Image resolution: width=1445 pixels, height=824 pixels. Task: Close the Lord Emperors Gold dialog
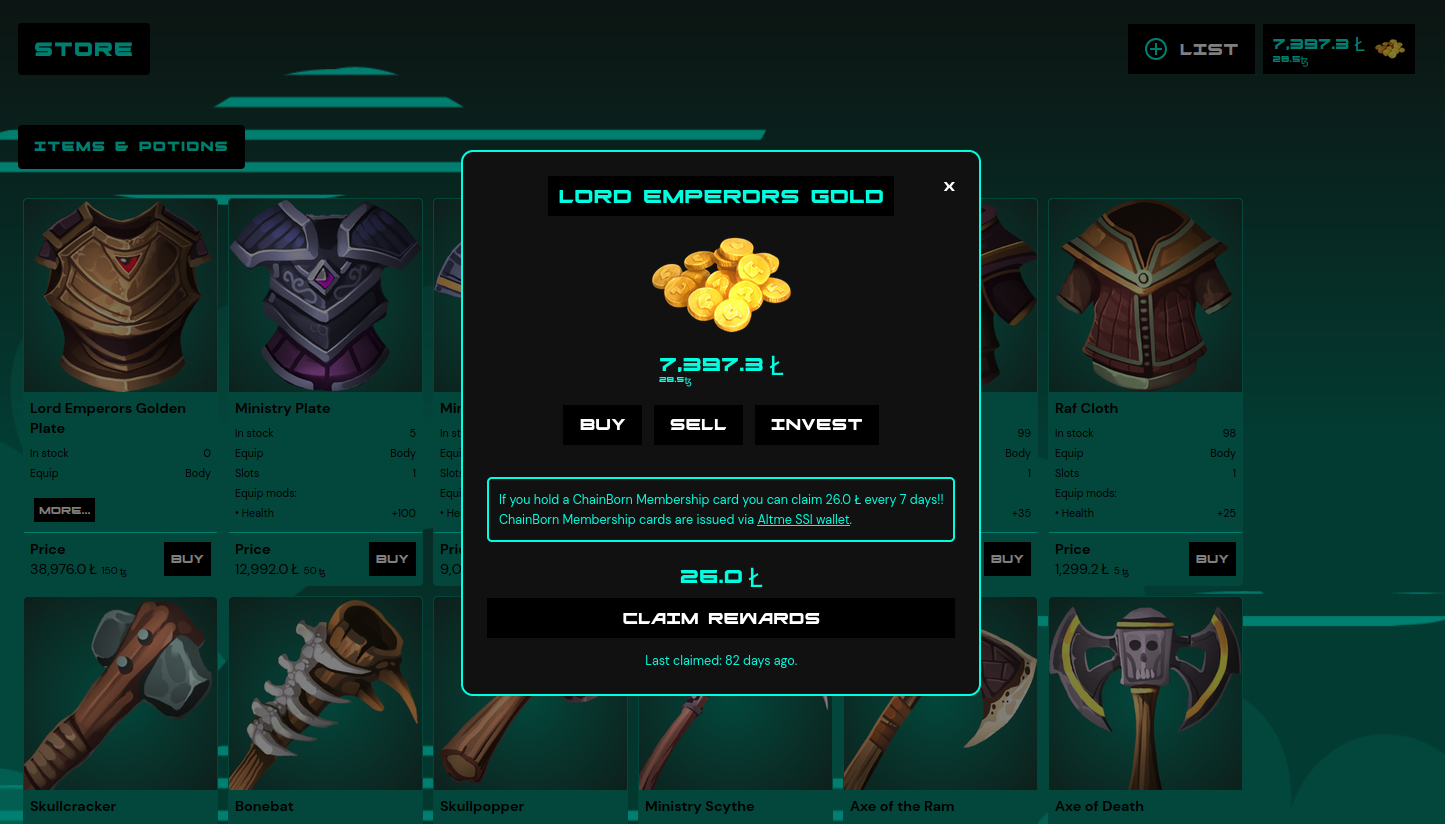[949, 186]
